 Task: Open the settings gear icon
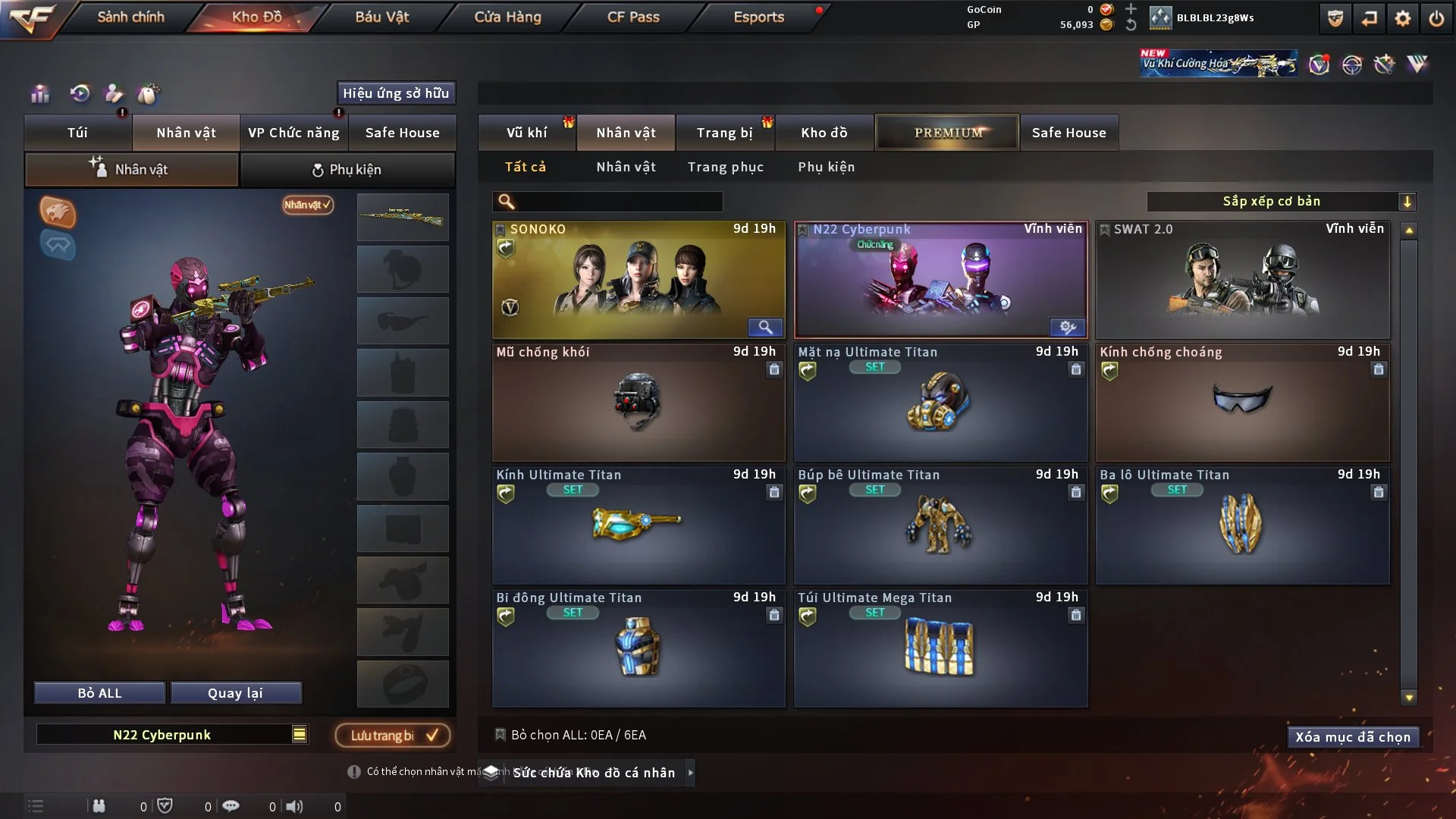click(1402, 17)
